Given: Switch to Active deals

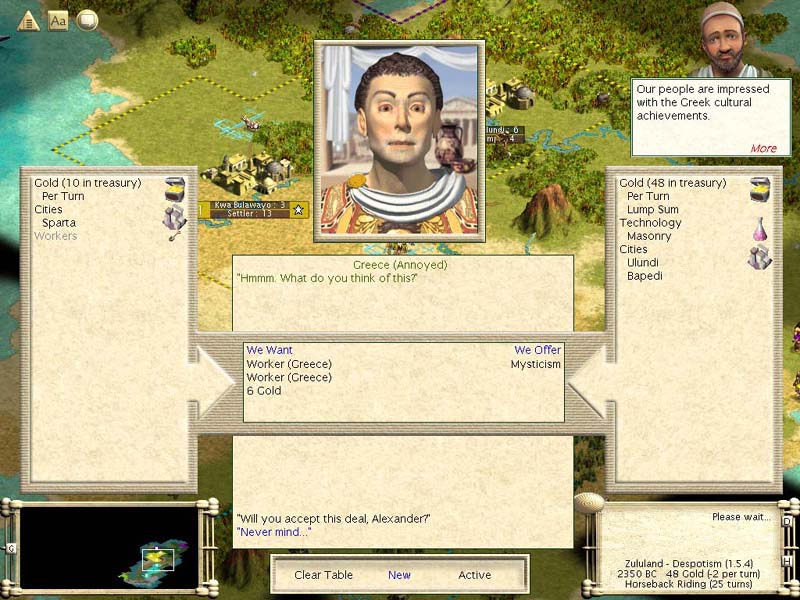Looking at the screenshot, I should click(475, 575).
